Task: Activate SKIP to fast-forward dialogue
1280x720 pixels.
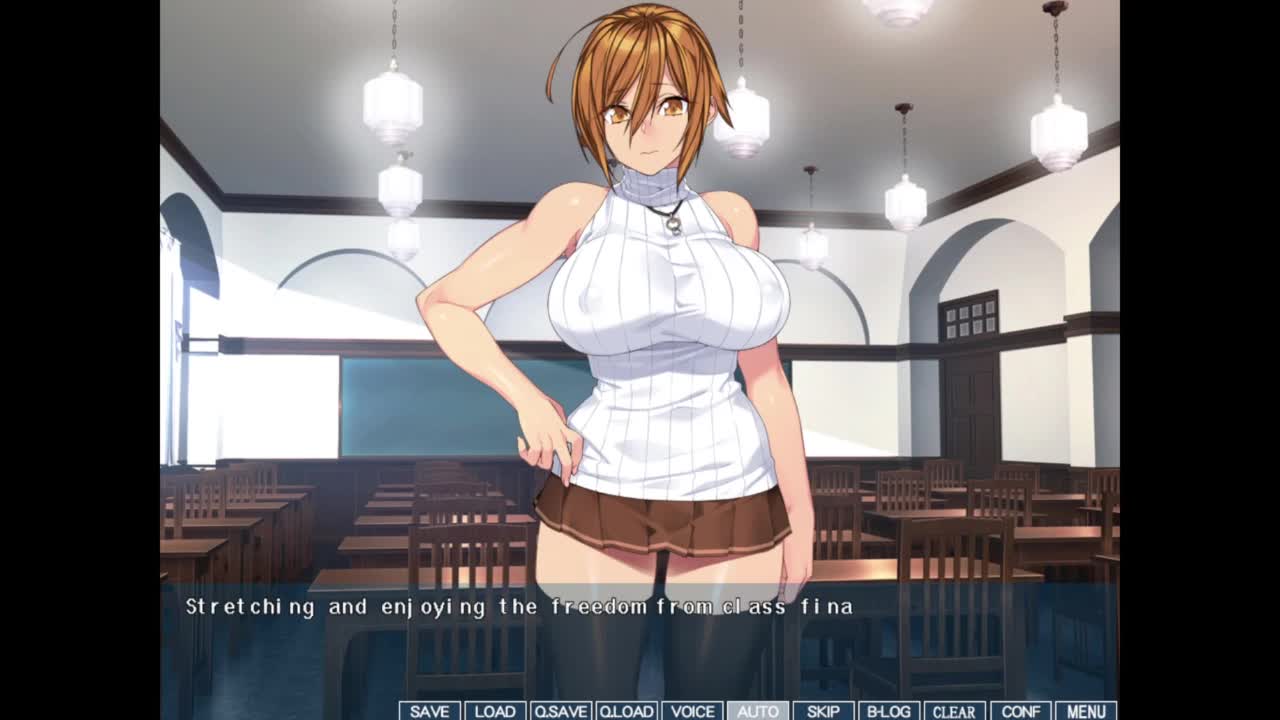Action: [823, 711]
